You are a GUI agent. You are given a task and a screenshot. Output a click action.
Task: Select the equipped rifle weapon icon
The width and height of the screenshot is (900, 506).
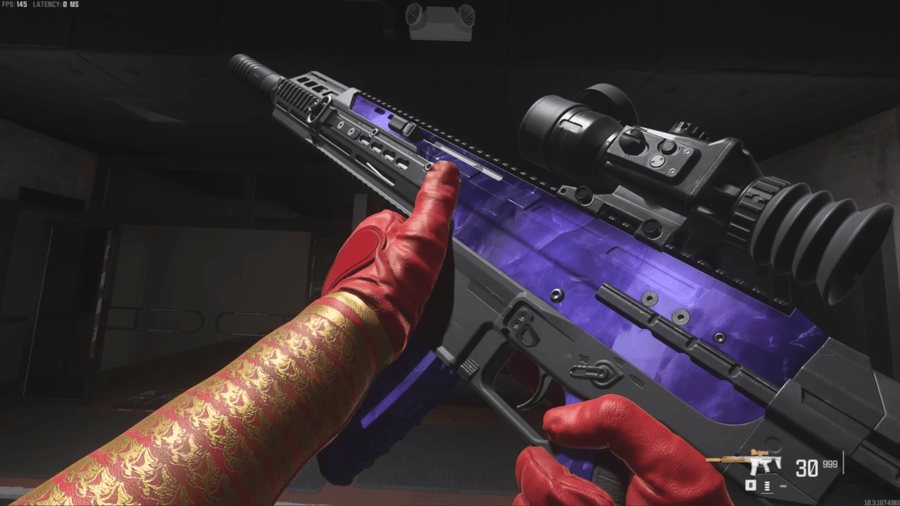(x=766, y=465)
